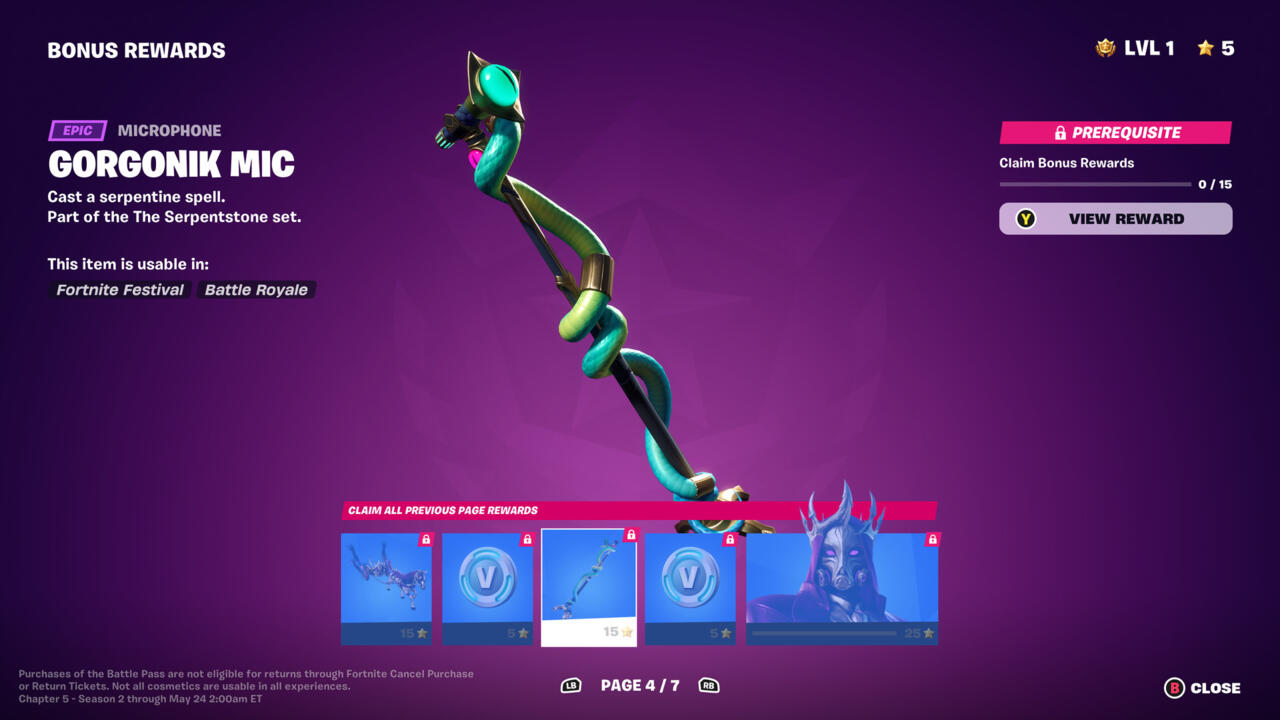The width and height of the screenshot is (1280, 720).
Task: Open View Reward for the prerequisite
Action: [x=1115, y=219]
